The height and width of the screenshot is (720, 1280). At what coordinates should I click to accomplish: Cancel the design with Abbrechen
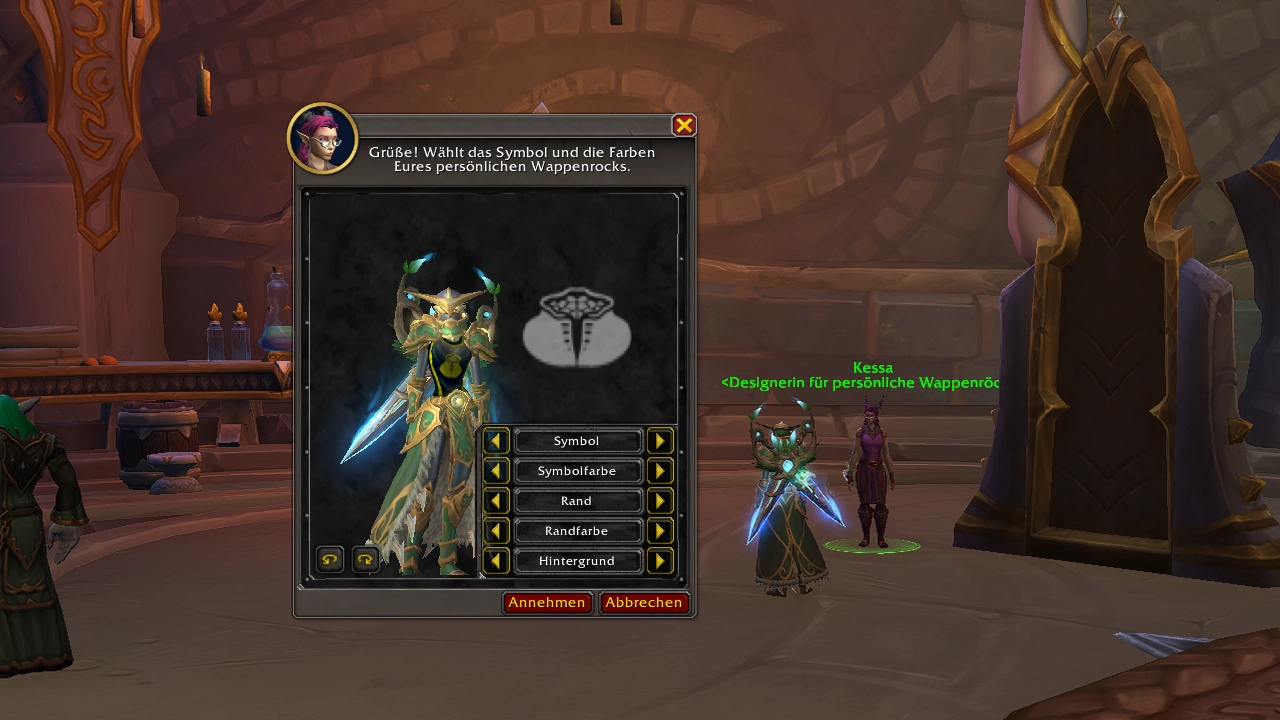[644, 602]
